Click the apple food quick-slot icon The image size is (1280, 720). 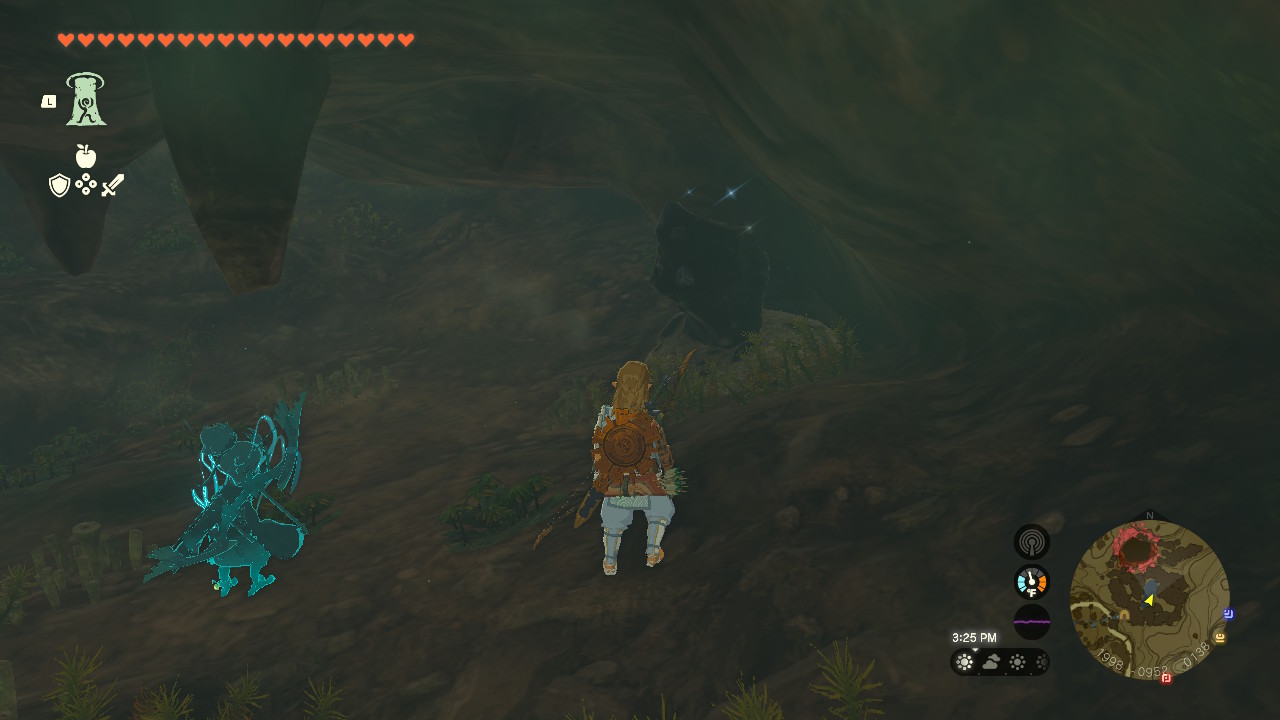86,157
